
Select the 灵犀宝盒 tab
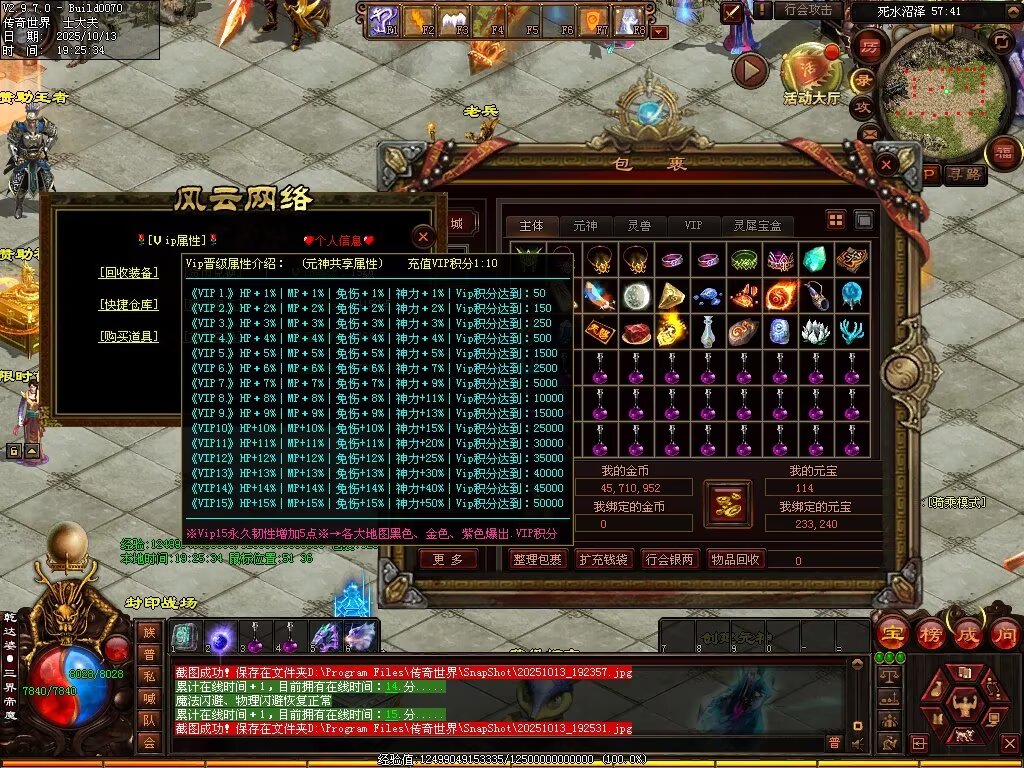[x=757, y=226]
